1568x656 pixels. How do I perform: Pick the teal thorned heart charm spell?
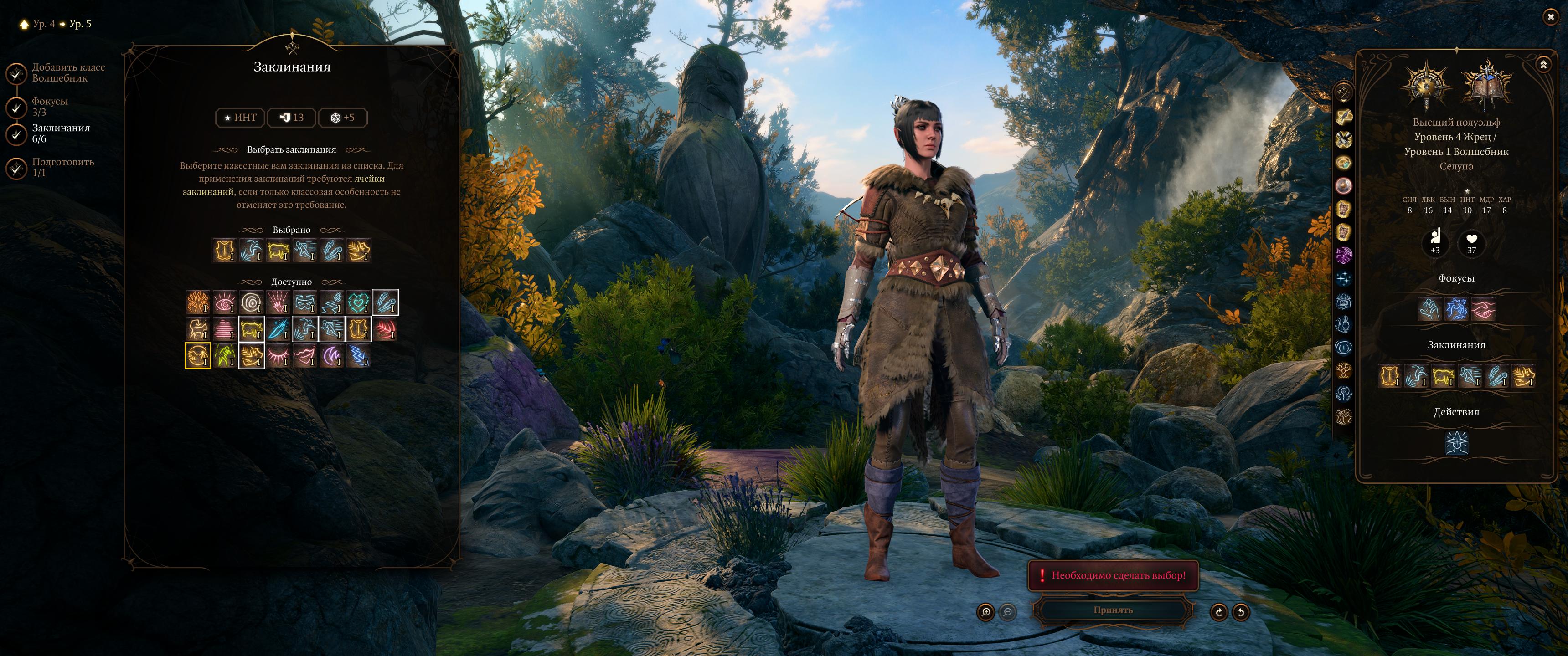[x=359, y=302]
